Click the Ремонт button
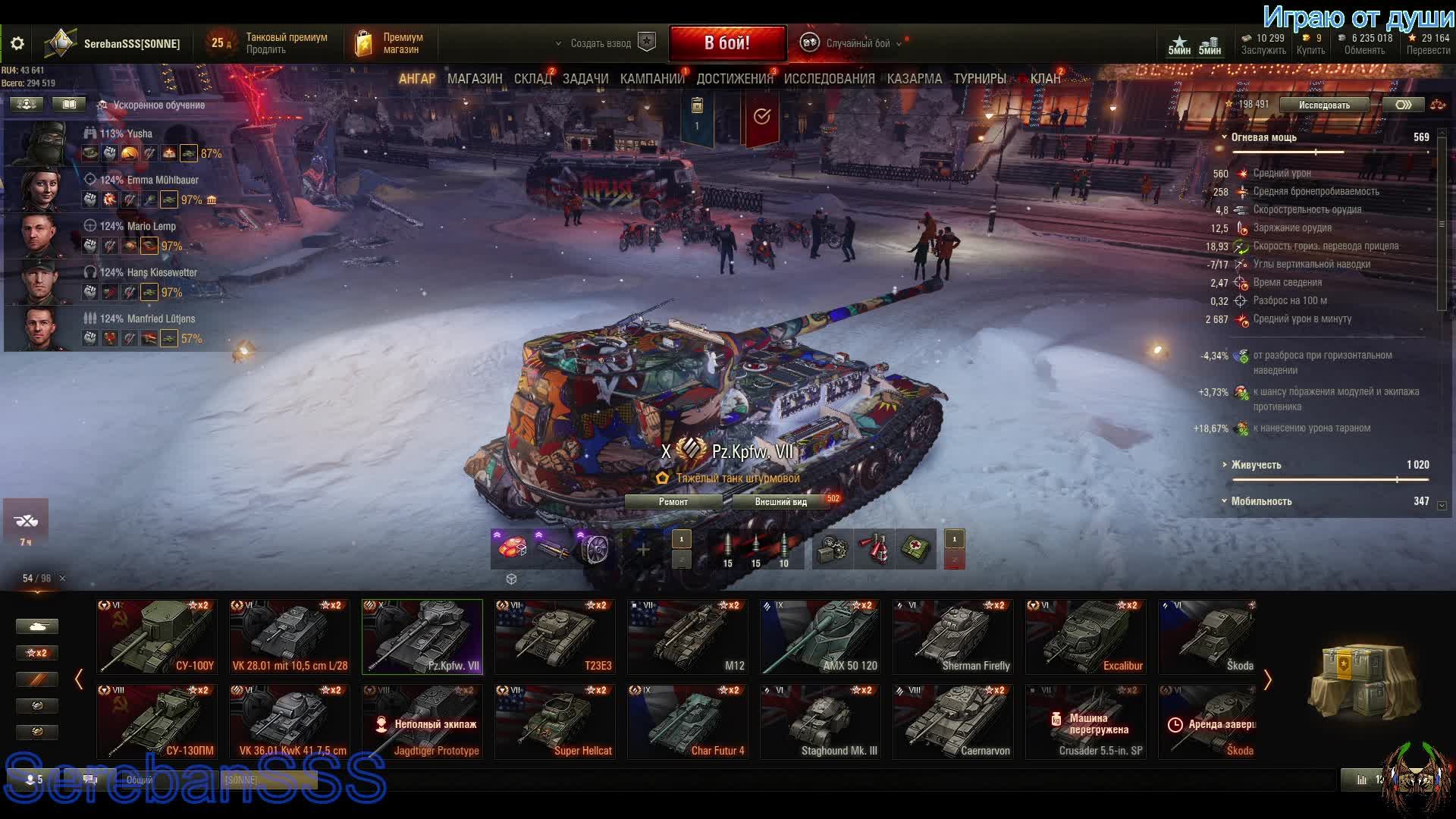1456x819 pixels. click(673, 502)
